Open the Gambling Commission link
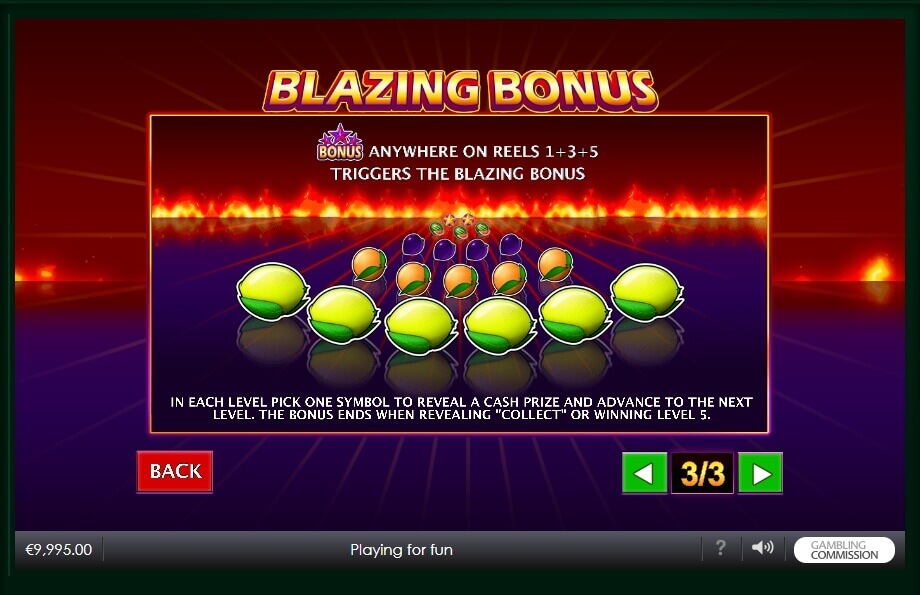Screen dimensions: 920x595 click(x=844, y=550)
